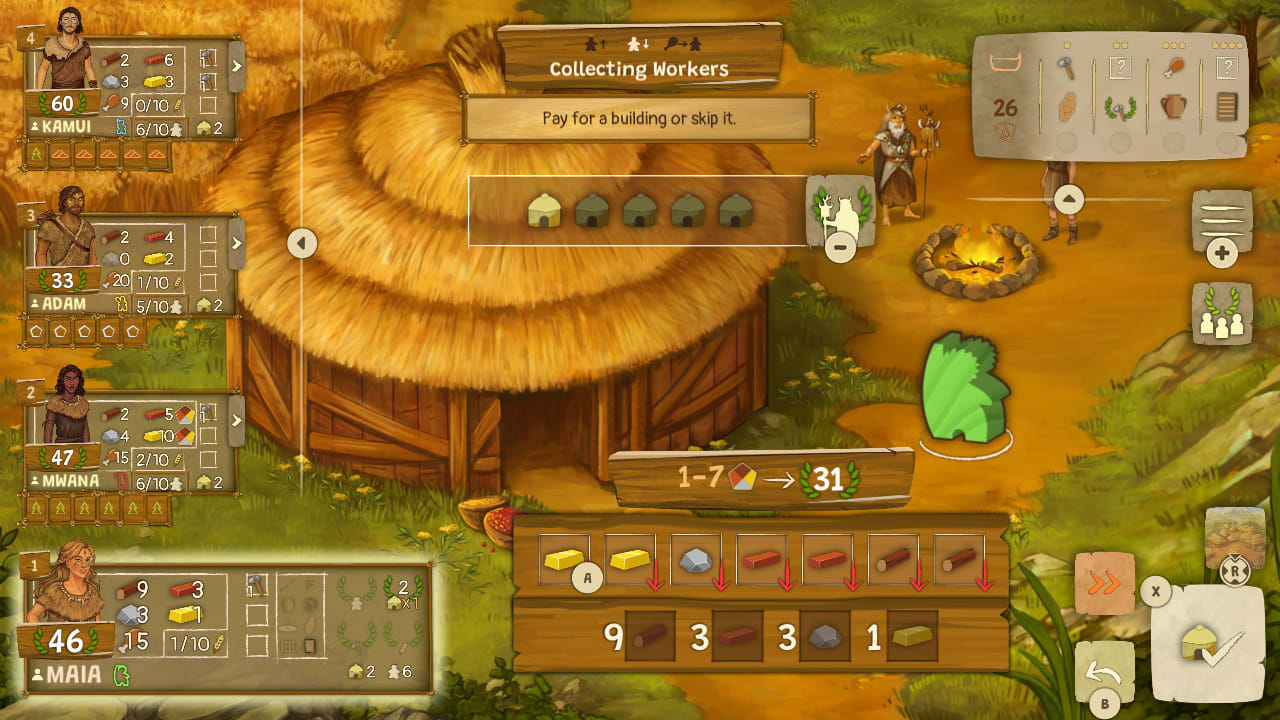The height and width of the screenshot is (720, 1280).
Task: Collapse the board panel with the left arrow circle
Action: point(300,243)
